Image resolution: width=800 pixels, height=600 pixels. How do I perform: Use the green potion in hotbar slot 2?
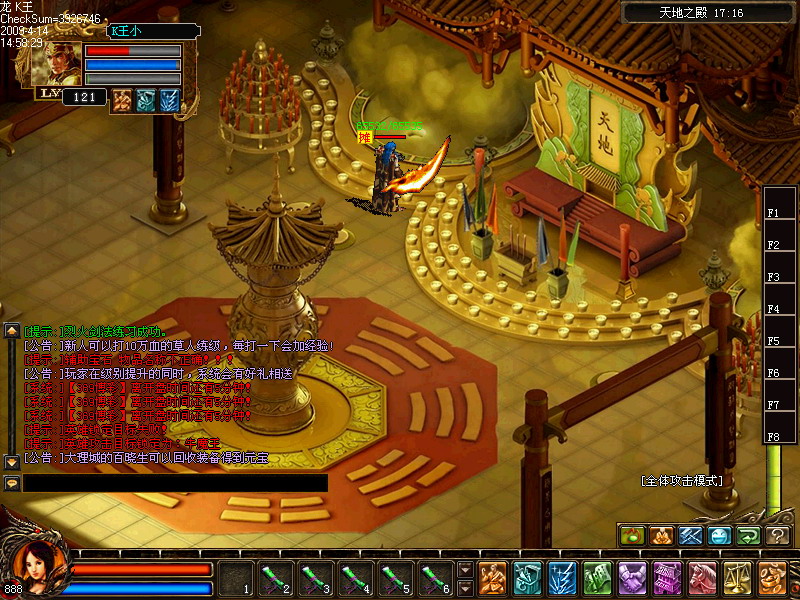coord(275,579)
